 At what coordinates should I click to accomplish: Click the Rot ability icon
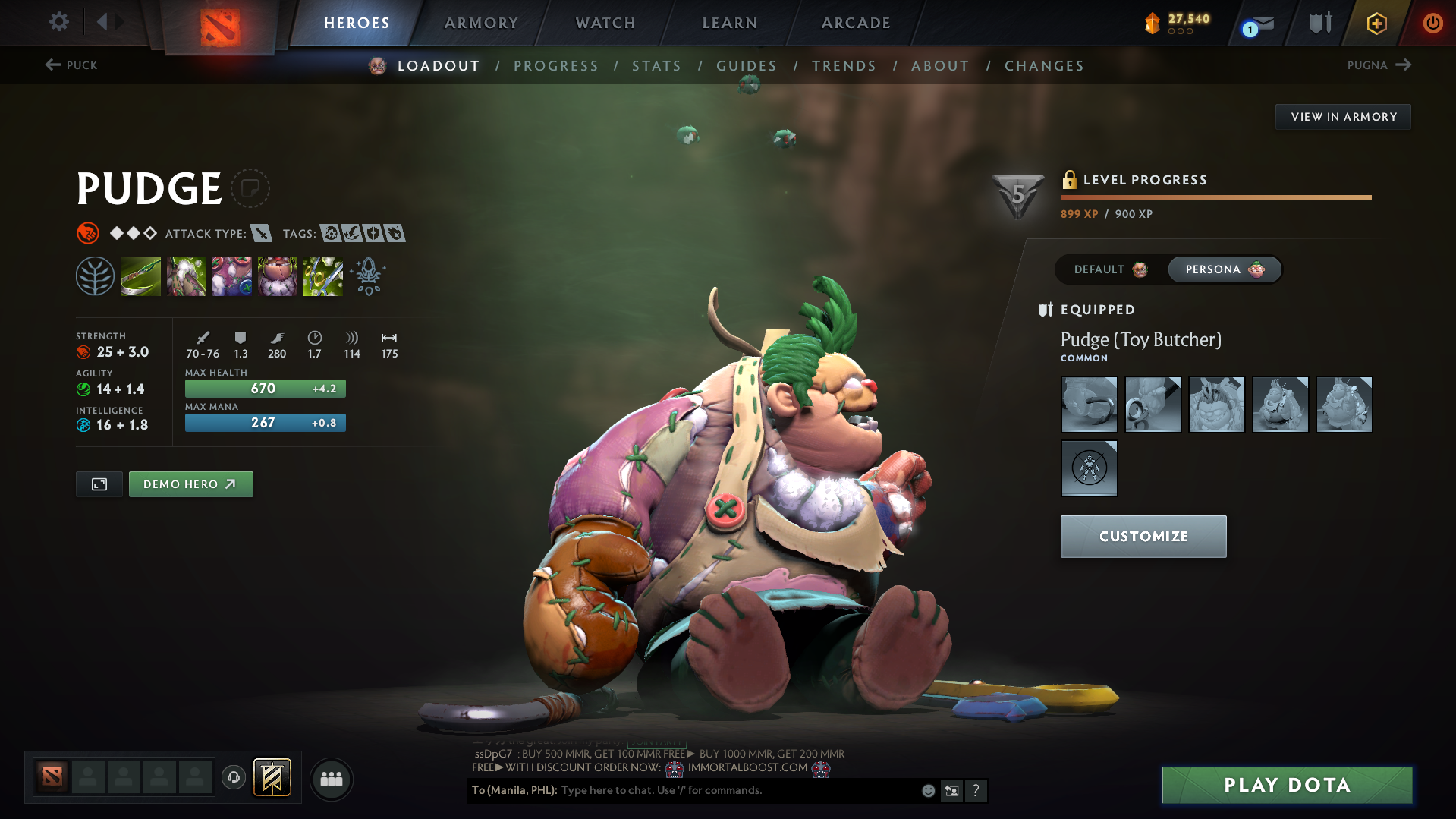pyautogui.click(x=186, y=276)
